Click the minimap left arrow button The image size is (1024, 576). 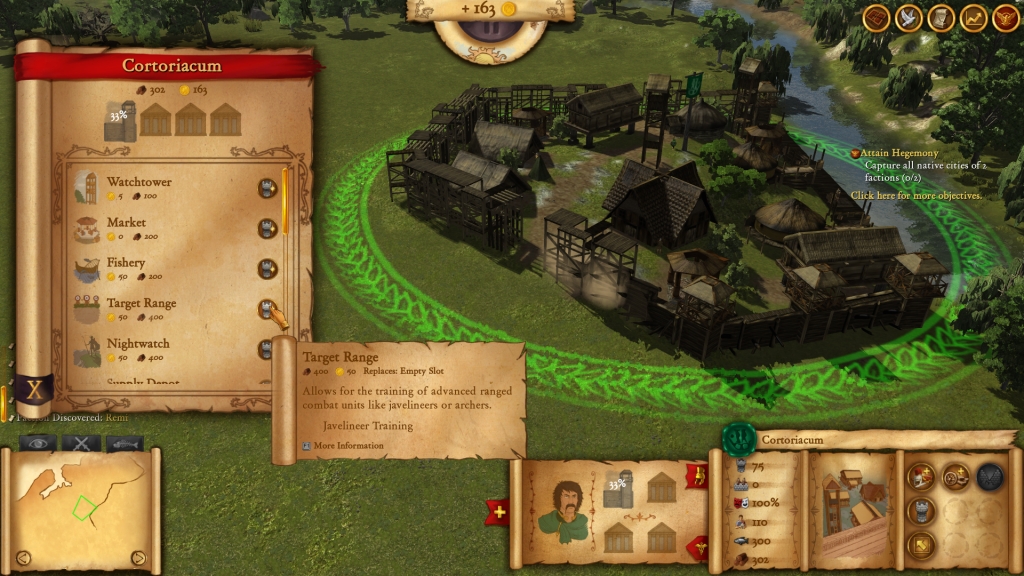(23, 557)
